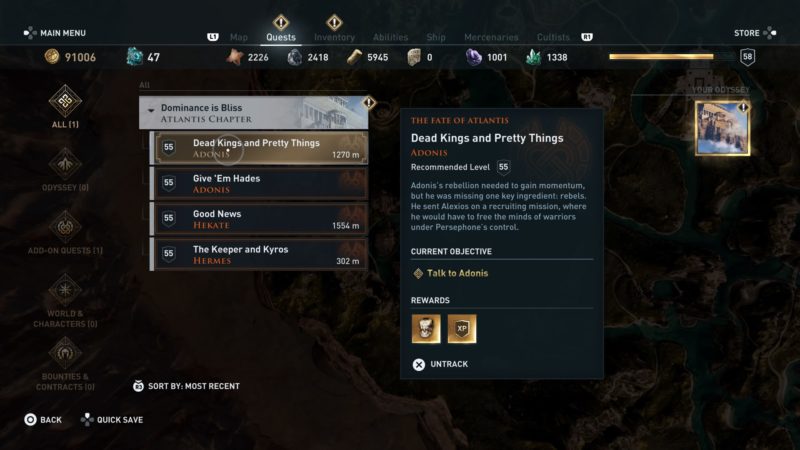Switch to the Abilities tab
Screen dimensions: 800x450
(x=390, y=38)
